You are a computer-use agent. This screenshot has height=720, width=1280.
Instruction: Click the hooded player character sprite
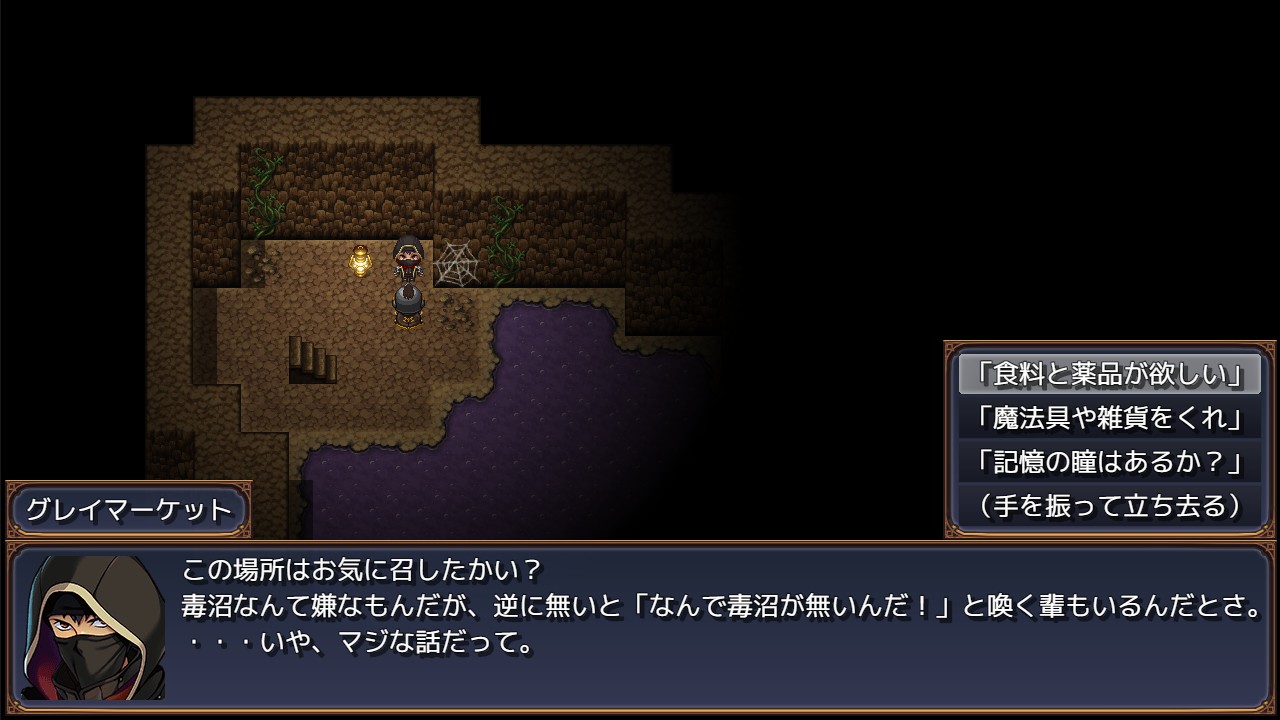tap(408, 262)
